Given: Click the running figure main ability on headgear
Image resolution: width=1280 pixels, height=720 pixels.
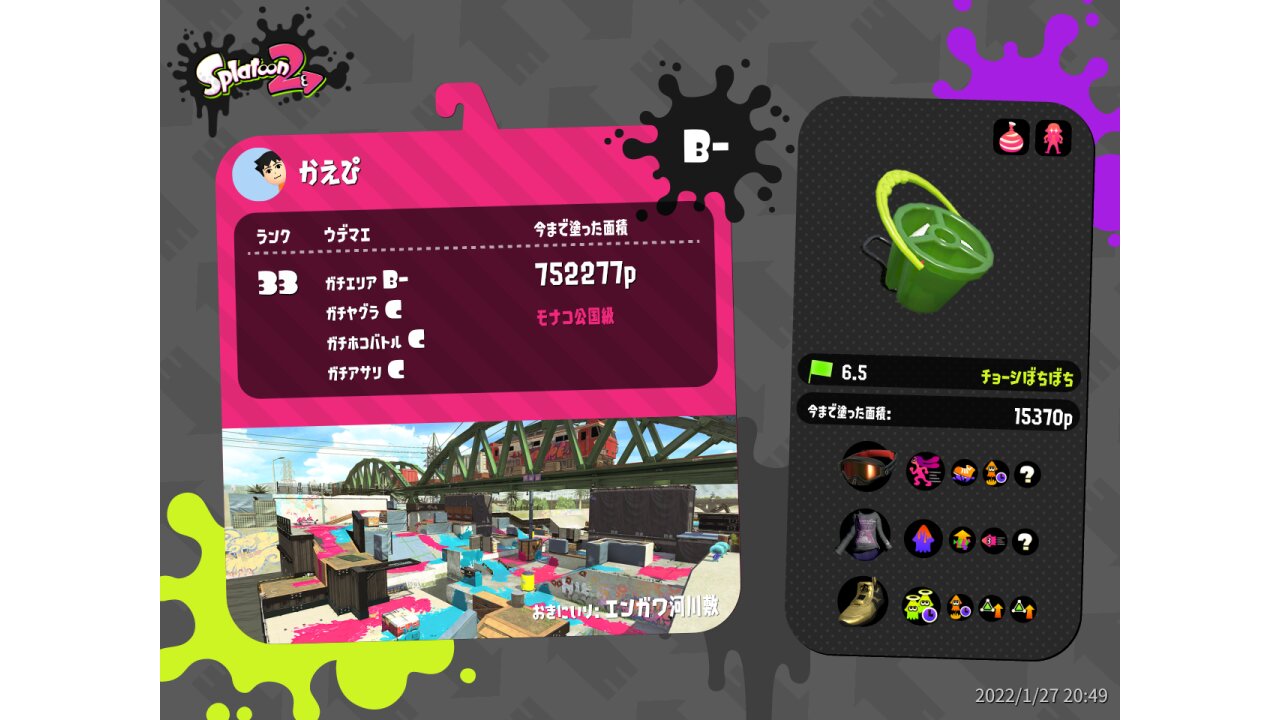Looking at the screenshot, I should 925,470.
